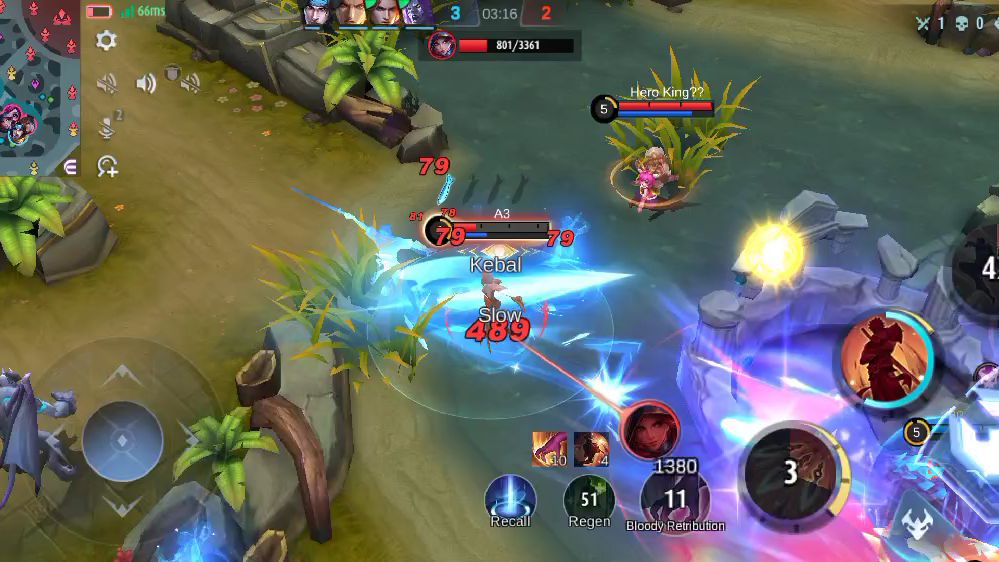
Task: Toggle the muted speaker beside the gear column
Action: pyautogui.click(x=107, y=83)
